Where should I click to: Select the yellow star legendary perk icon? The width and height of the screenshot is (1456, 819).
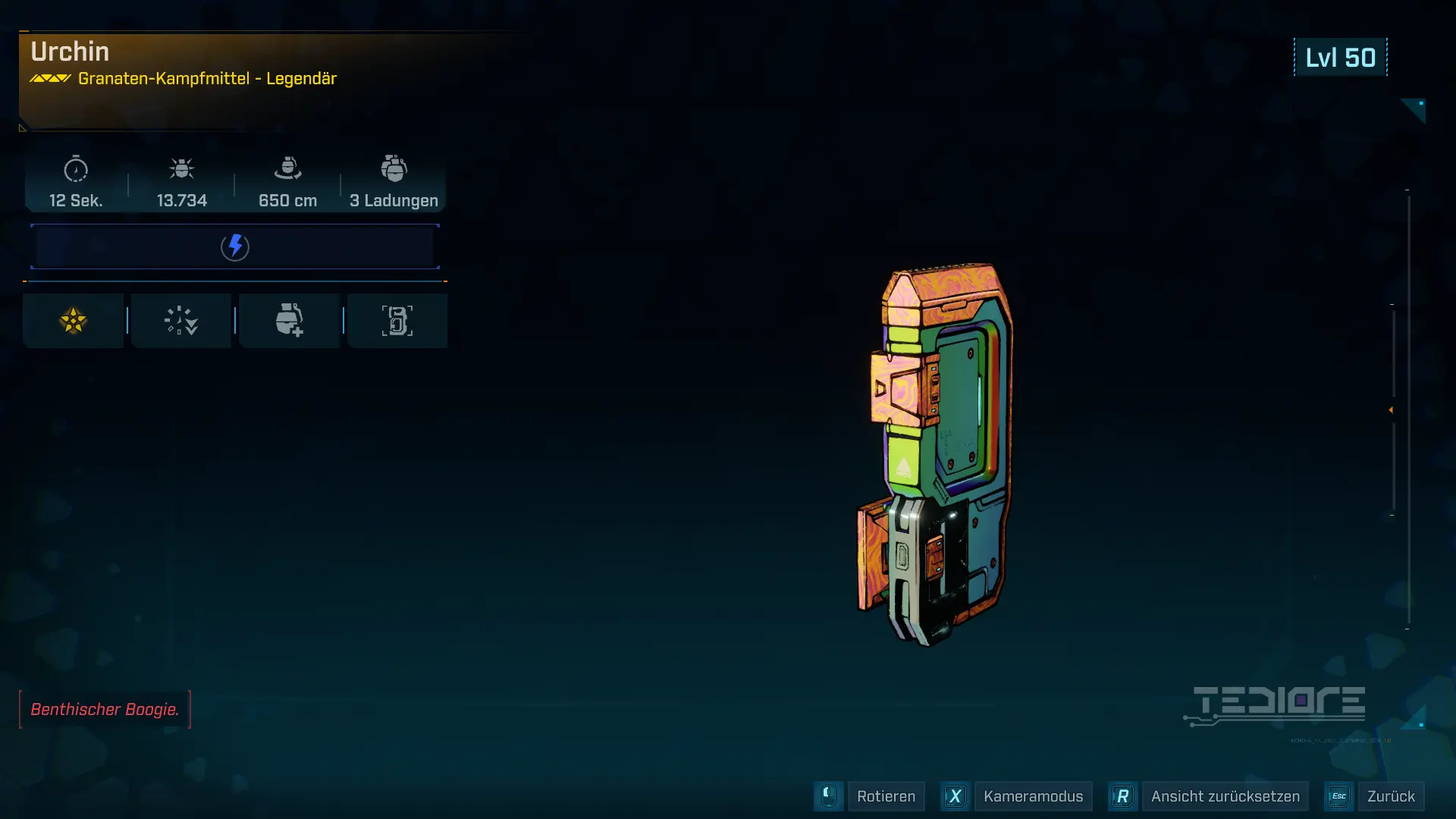(74, 321)
